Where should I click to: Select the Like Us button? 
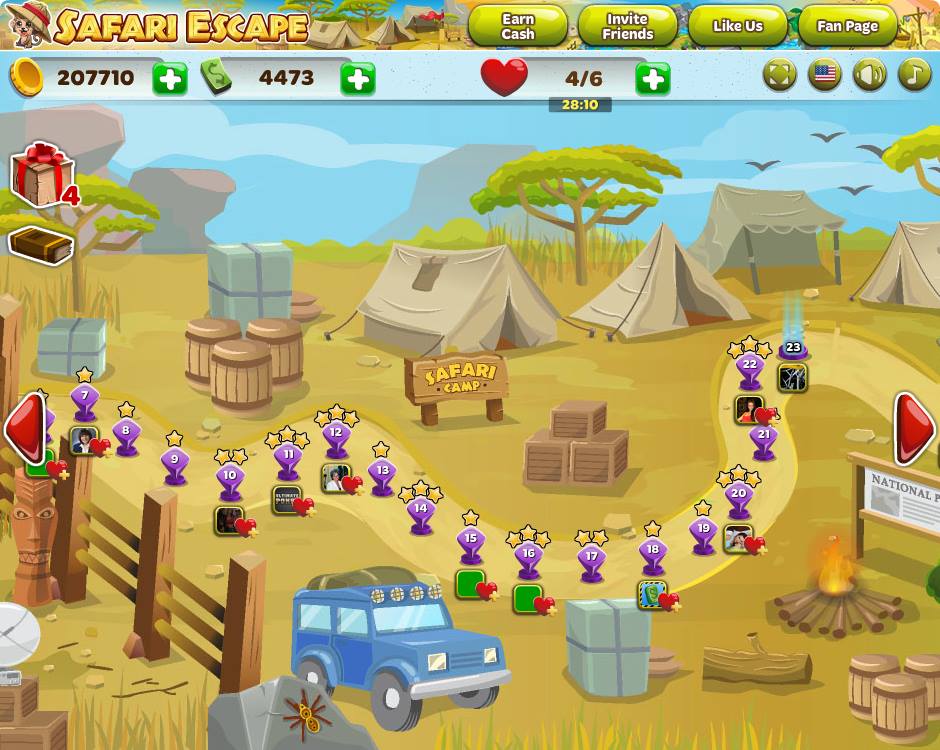738,26
